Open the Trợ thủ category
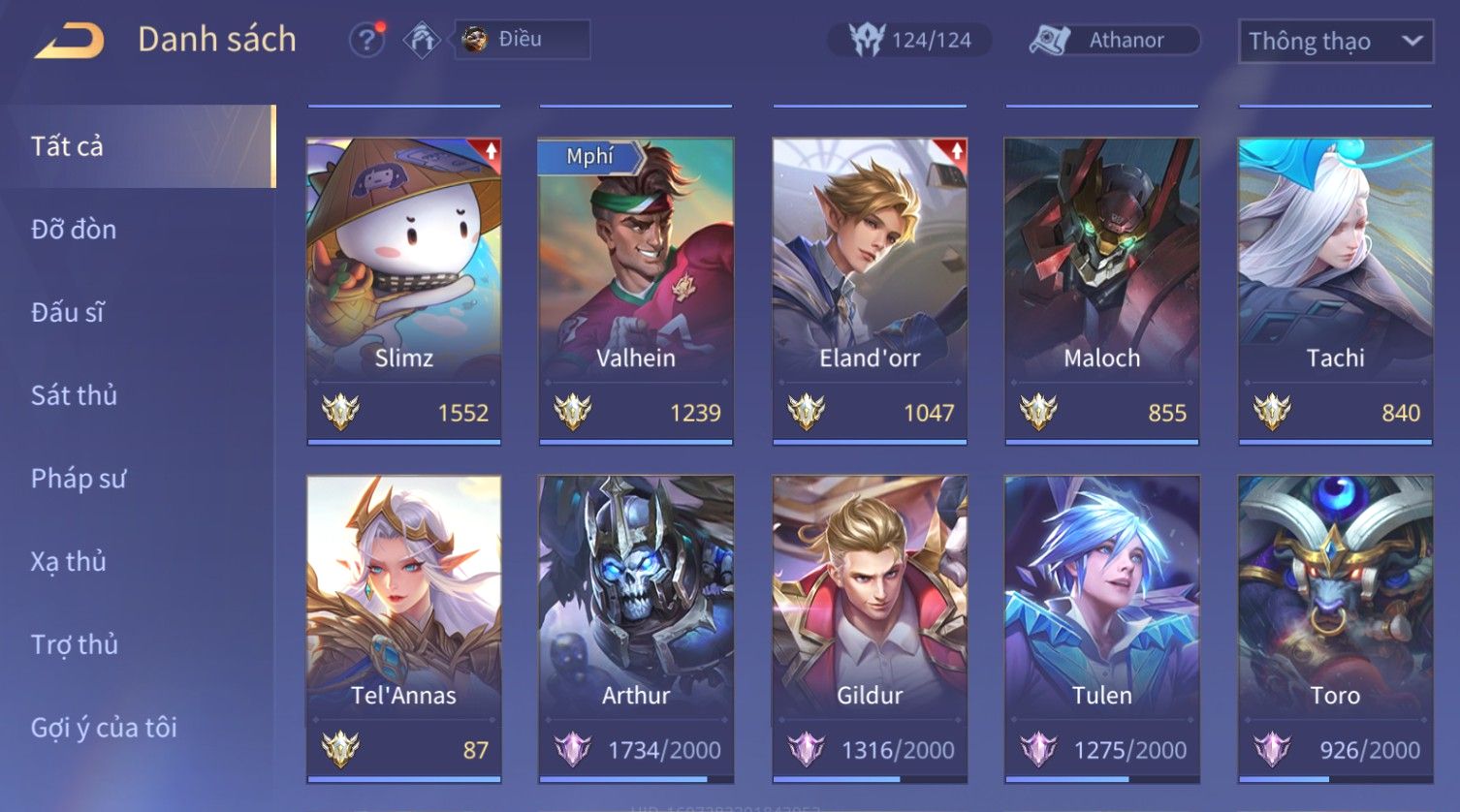1460x812 pixels. tap(74, 644)
